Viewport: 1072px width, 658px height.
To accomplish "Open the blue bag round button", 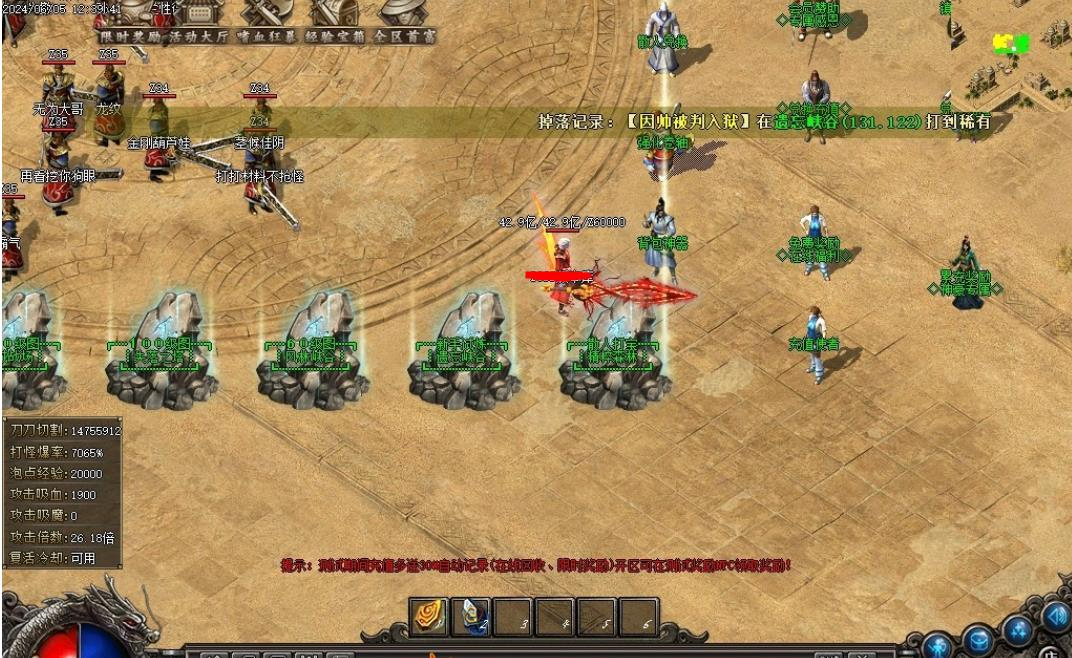I will [978, 637].
